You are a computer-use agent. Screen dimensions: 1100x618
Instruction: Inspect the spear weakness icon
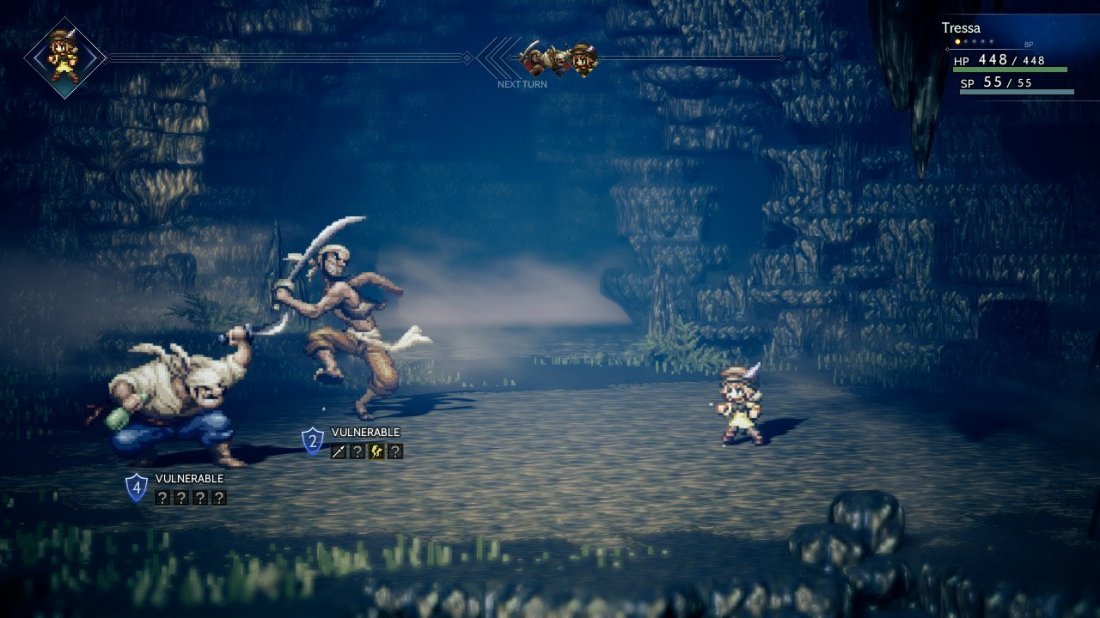[339, 451]
